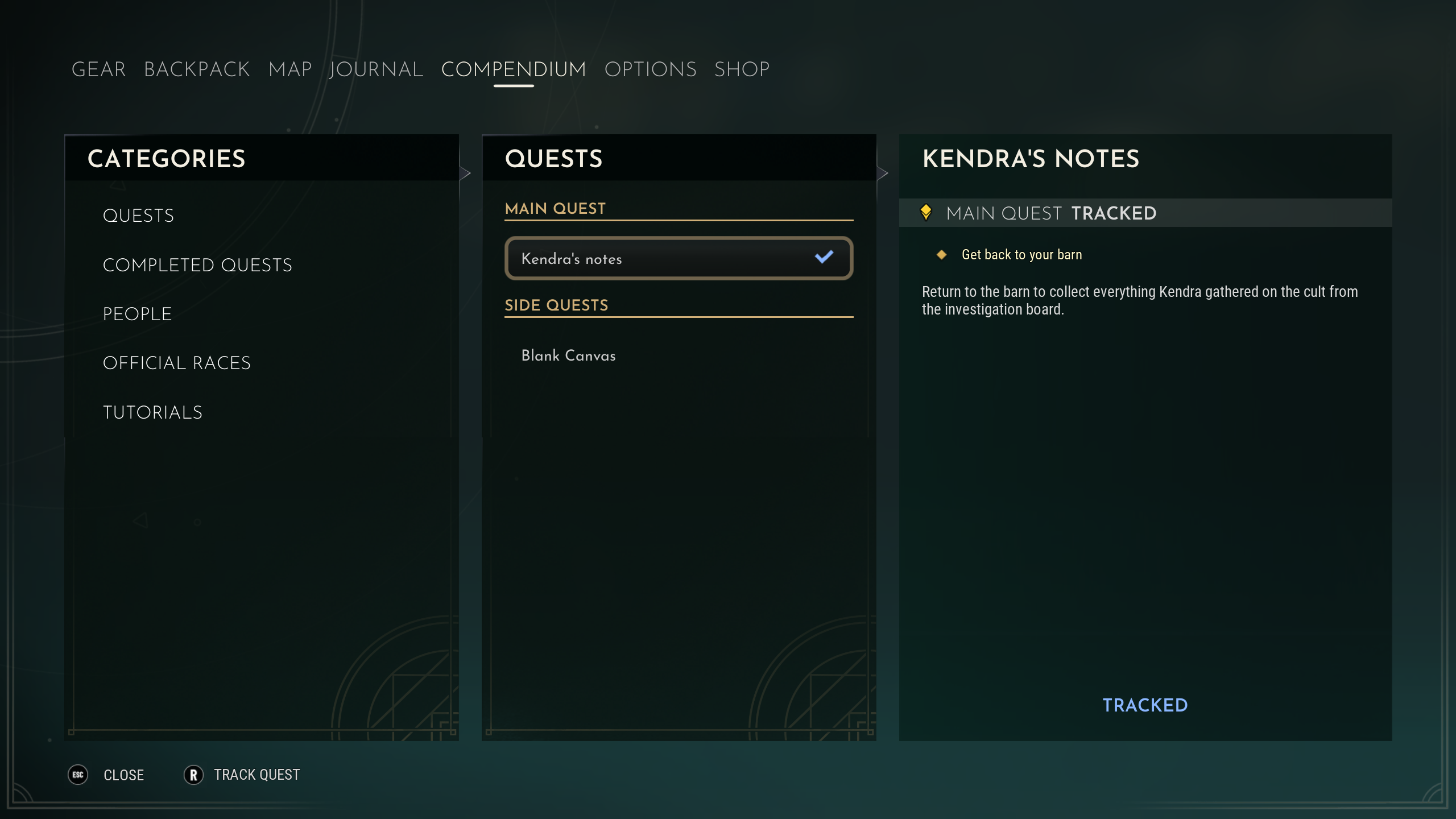
Task: Open the Backpack tab
Action: pyautogui.click(x=197, y=69)
